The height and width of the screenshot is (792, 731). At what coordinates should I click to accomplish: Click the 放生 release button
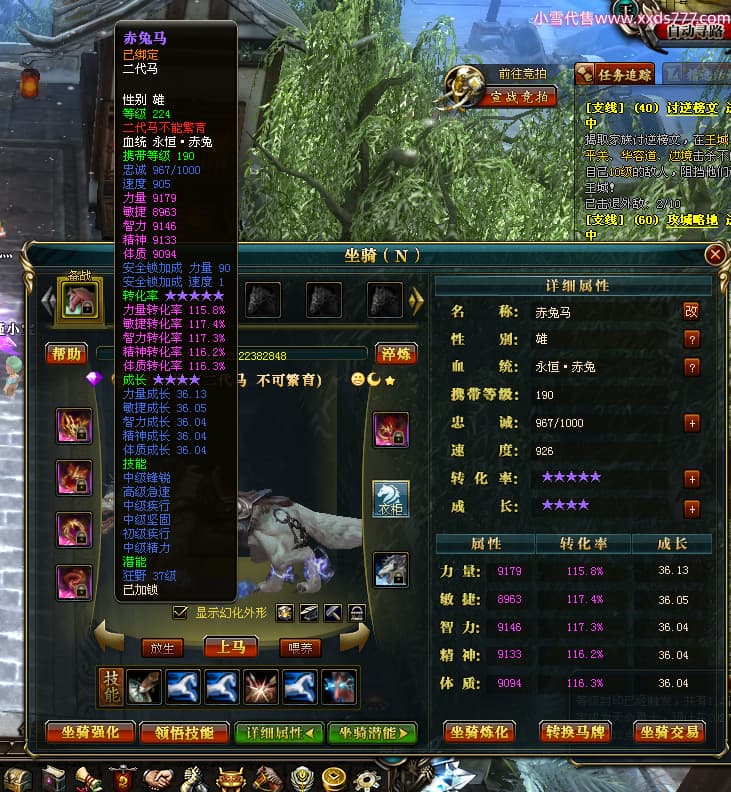click(163, 647)
